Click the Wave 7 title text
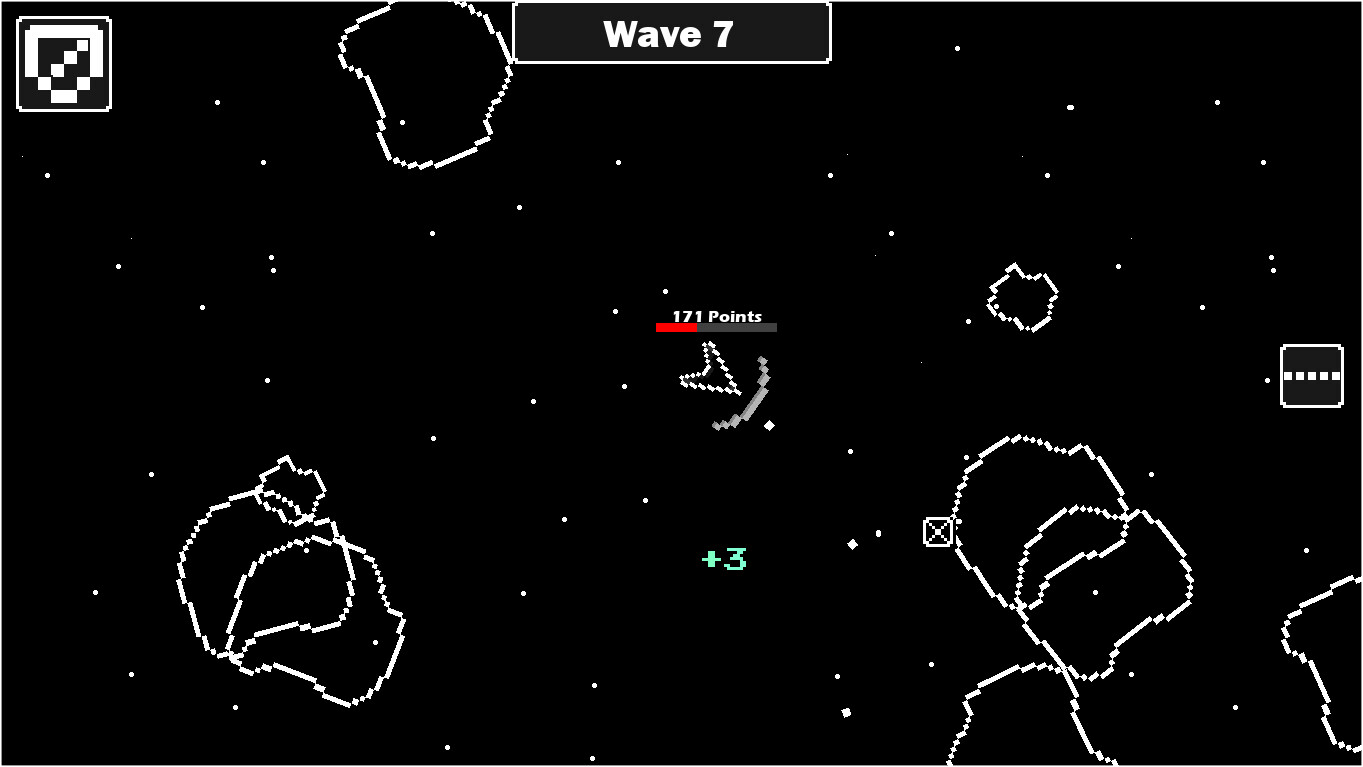Image resolution: width=1363 pixels, height=767 pixels. (670, 33)
